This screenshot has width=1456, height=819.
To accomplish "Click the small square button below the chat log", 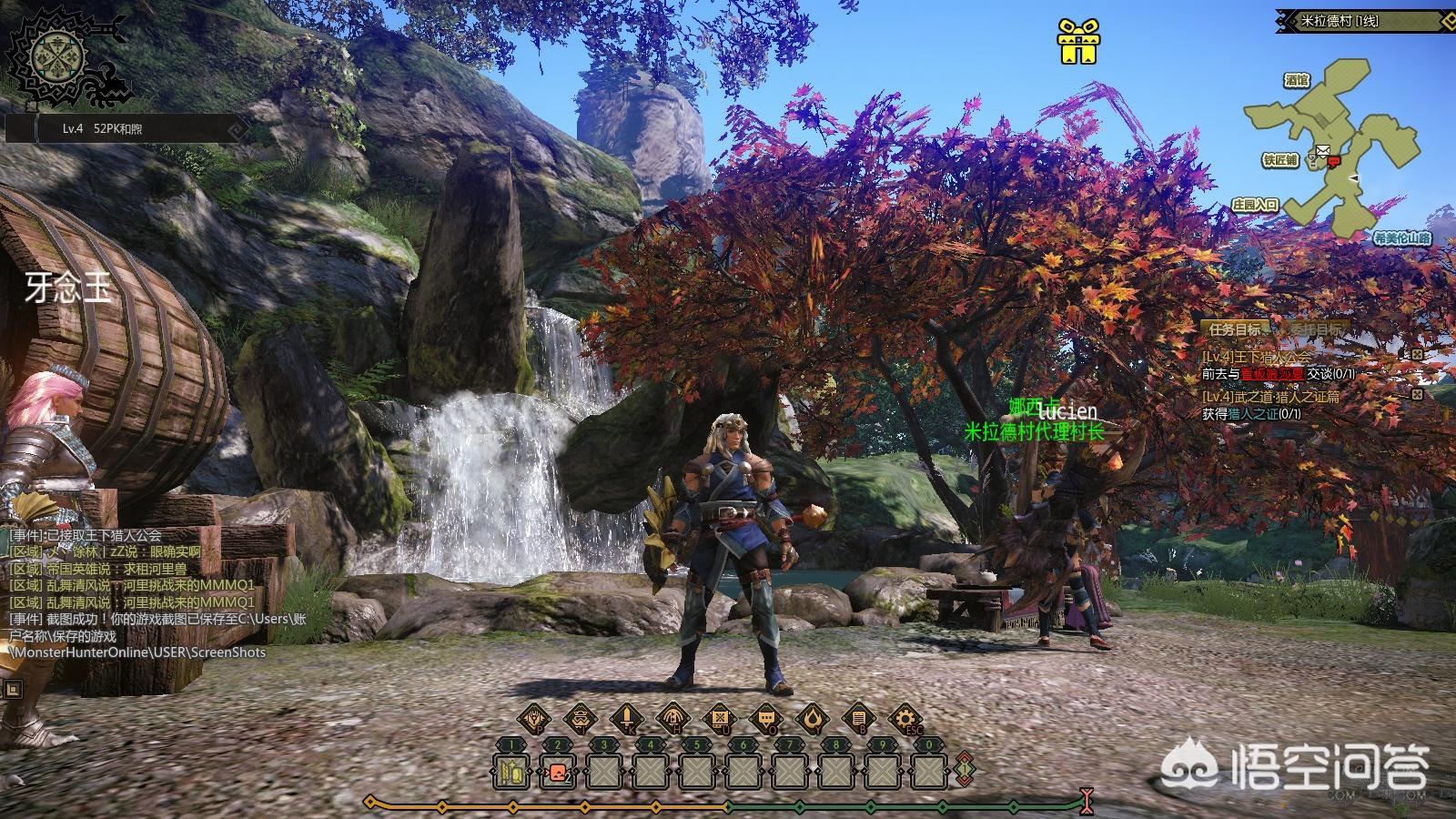I will [x=12, y=690].
